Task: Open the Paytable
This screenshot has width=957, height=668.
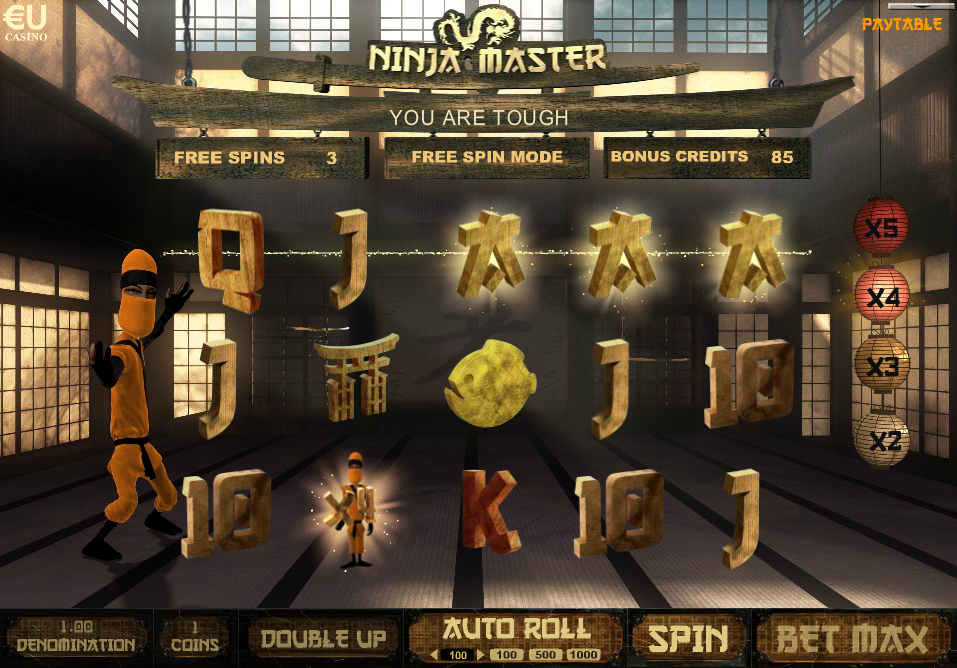Action: (x=901, y=23)
